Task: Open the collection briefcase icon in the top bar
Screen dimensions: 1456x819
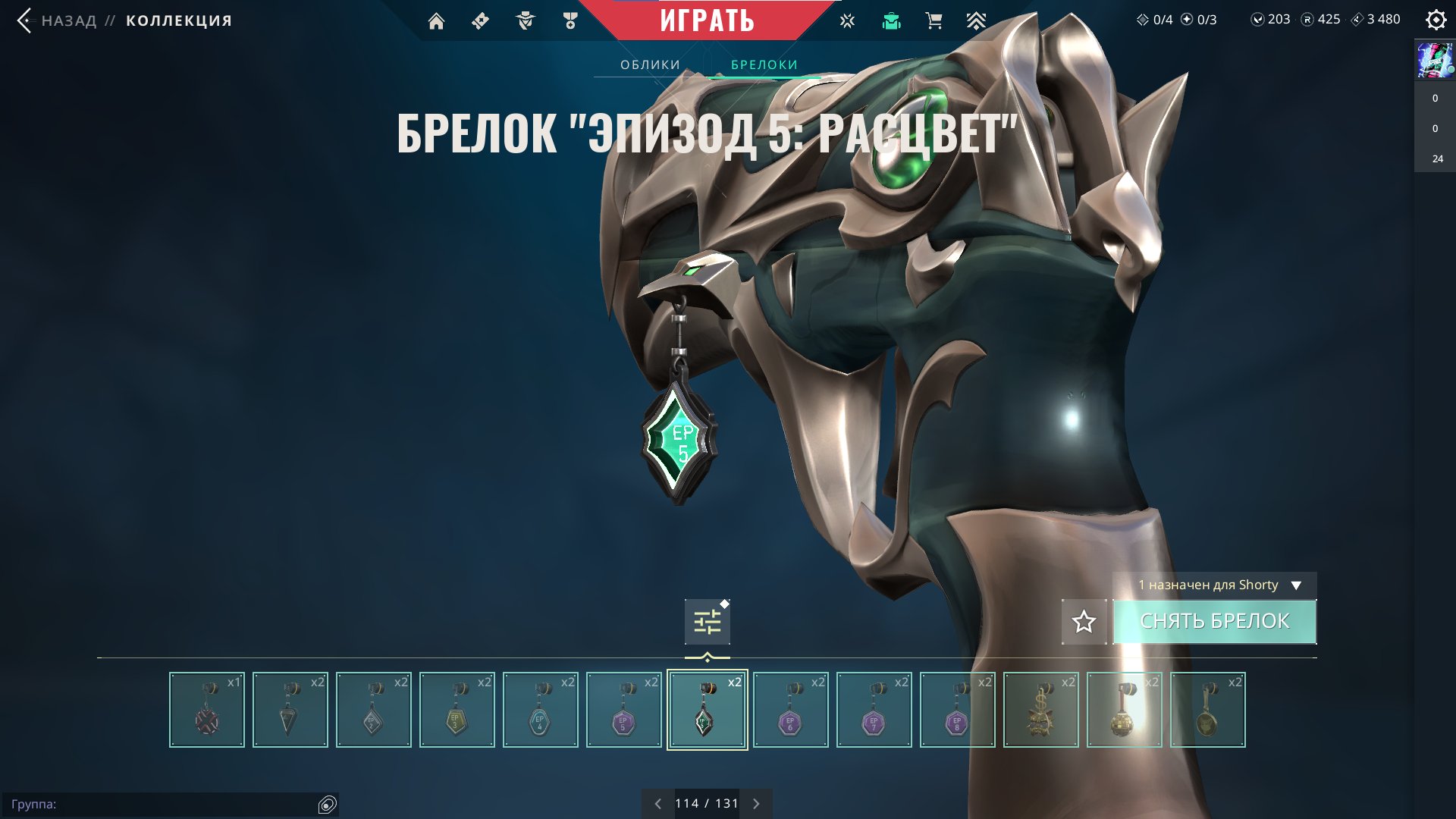Action: click(x=891, y=21)
